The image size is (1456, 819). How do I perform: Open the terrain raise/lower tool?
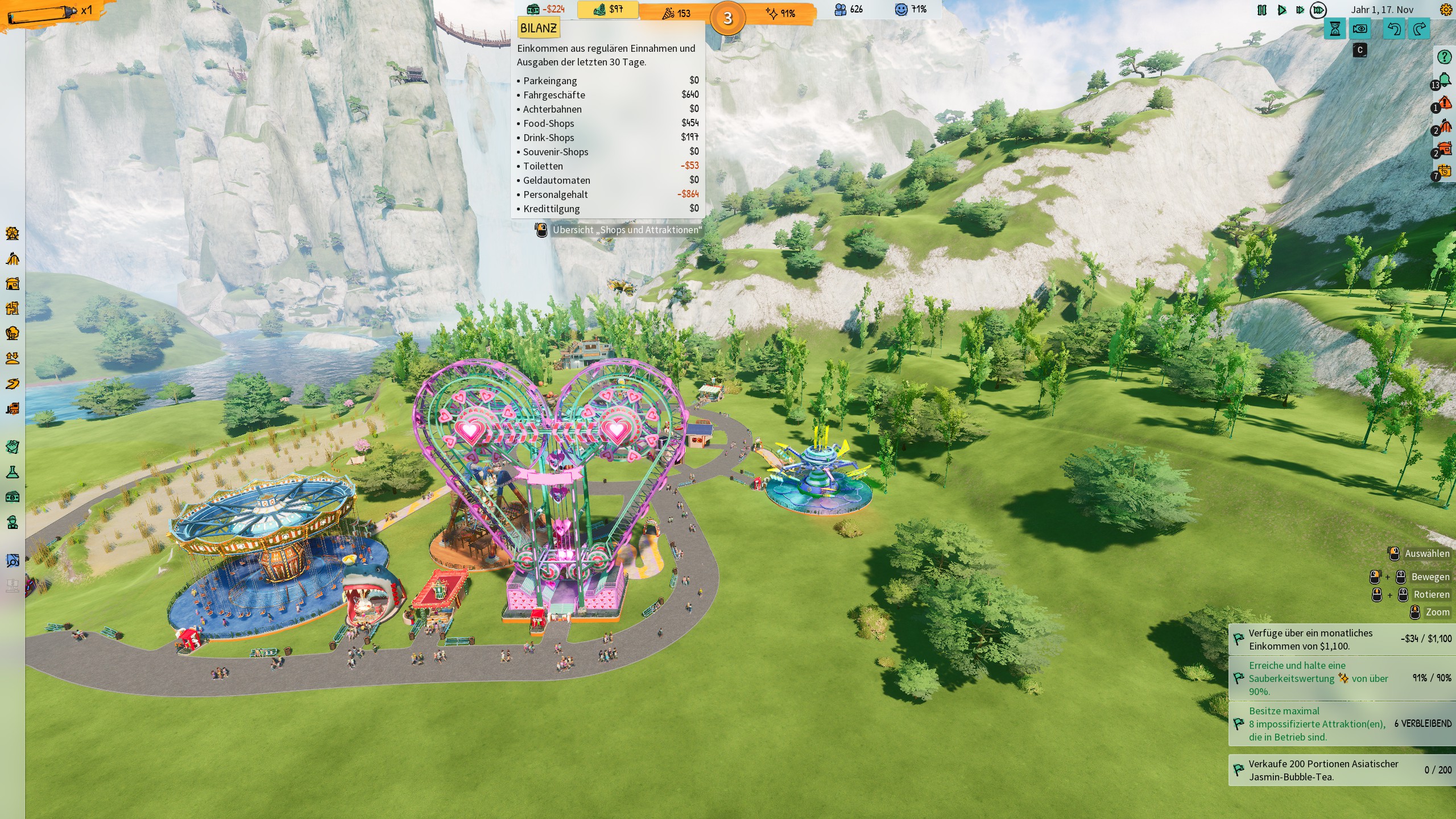(13, 358)
